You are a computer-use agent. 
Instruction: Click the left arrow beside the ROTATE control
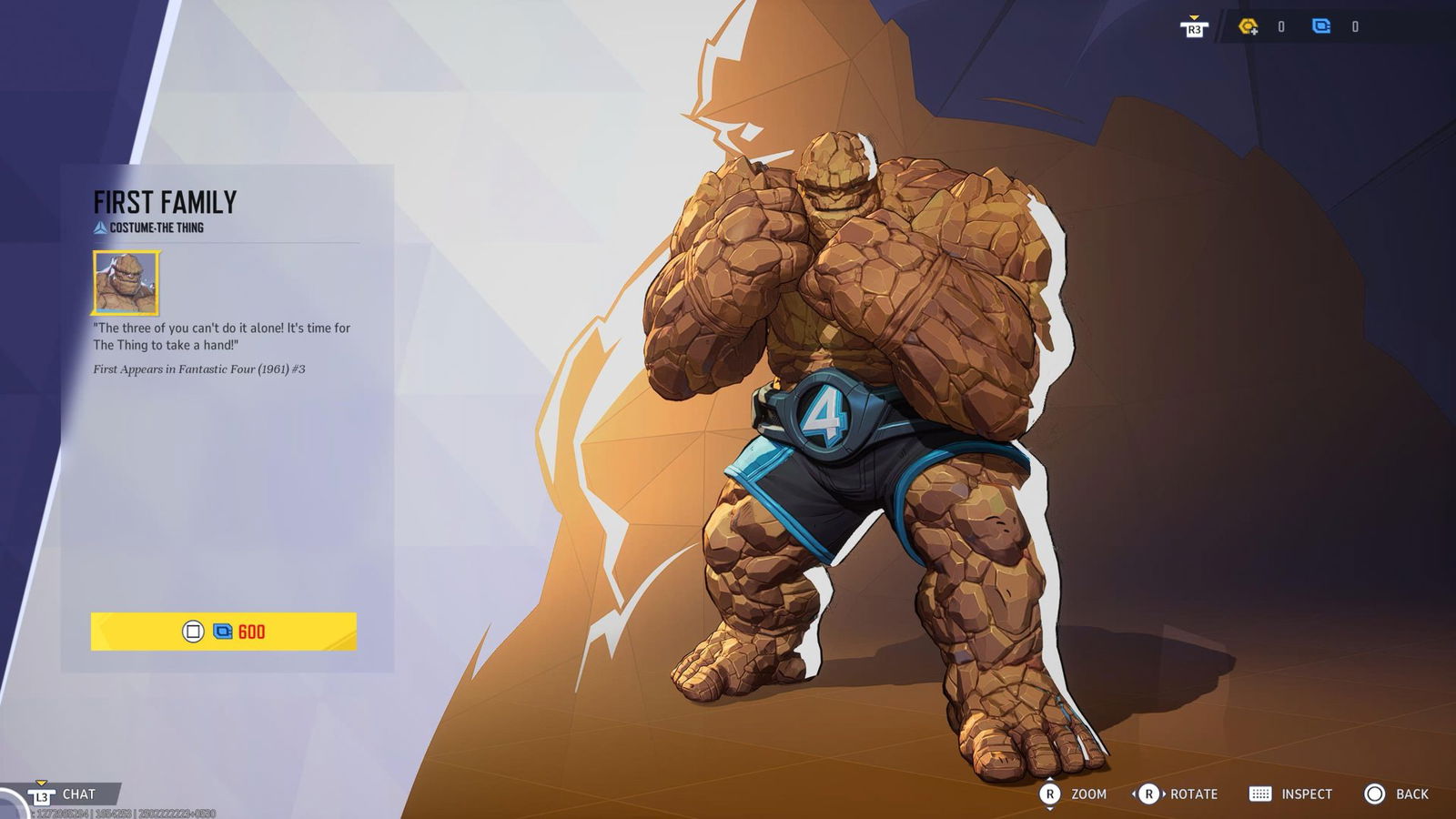point(1135,794)
